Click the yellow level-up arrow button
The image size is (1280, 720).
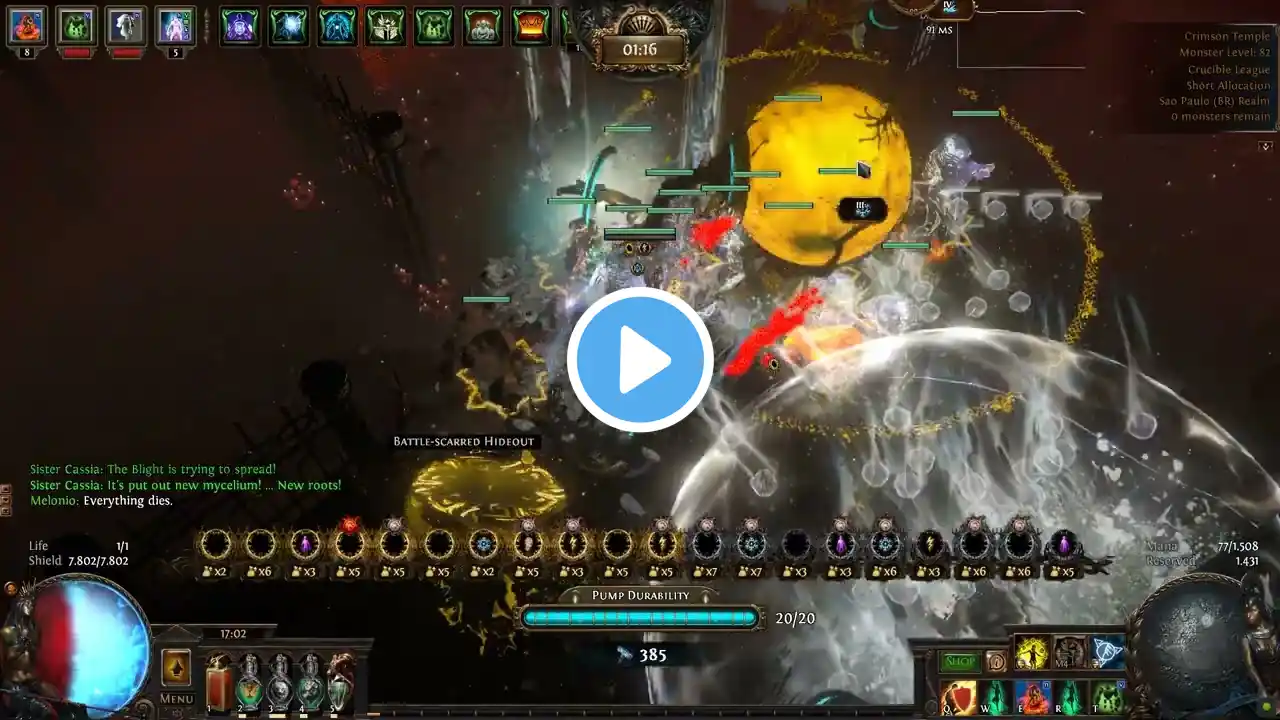coord(177,666)
